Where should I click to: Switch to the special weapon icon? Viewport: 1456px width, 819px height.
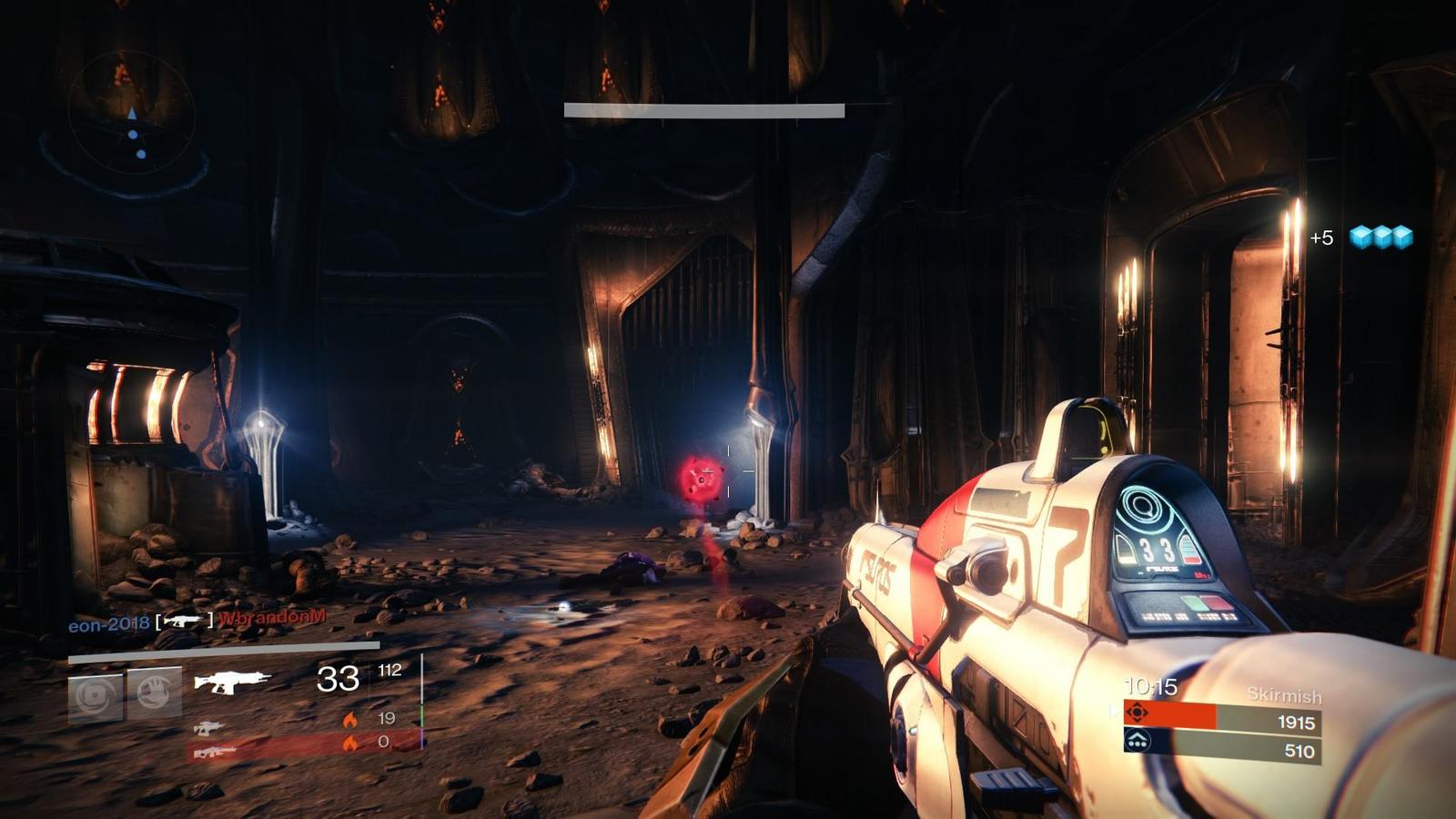208,727
